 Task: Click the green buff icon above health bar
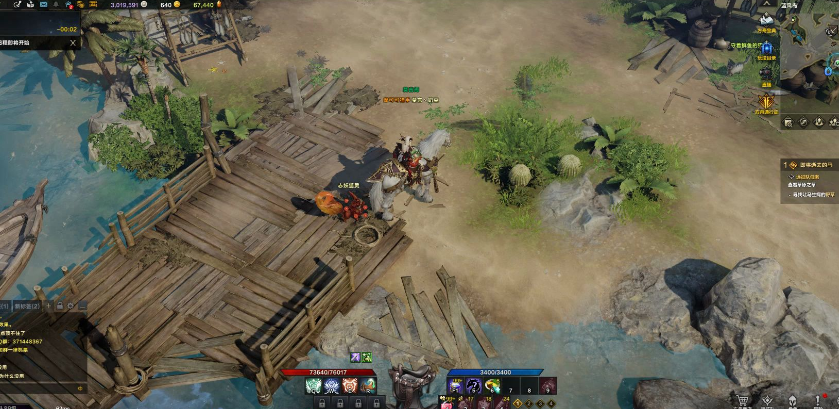click(x=367, y=357)
